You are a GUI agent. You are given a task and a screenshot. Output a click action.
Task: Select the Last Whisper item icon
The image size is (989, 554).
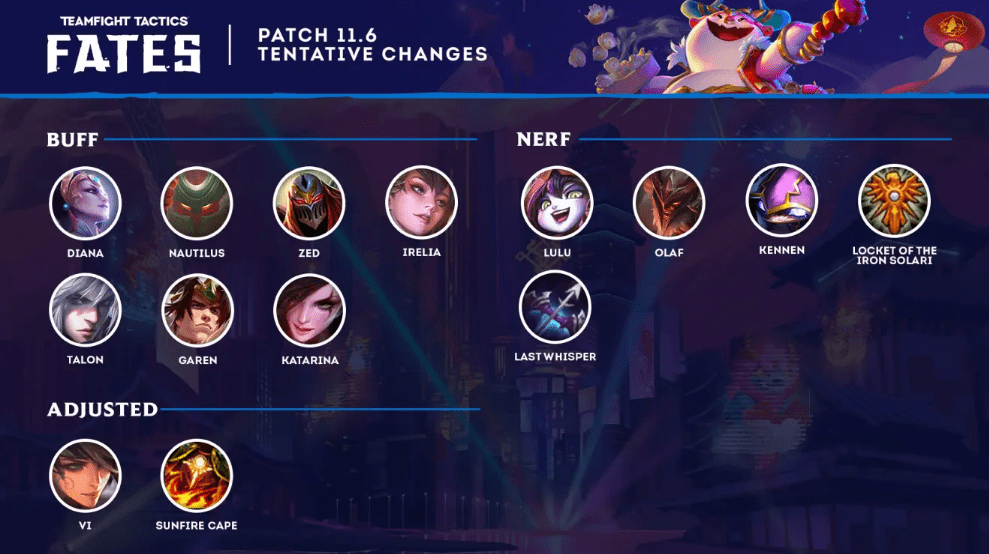(555, 307)
